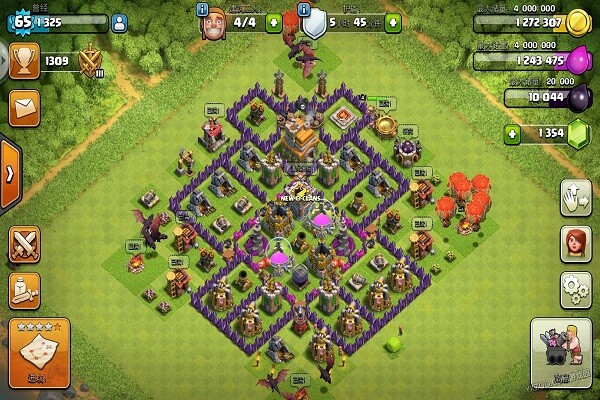Tap the dark elixir drop icon

[x=578, y=97]
